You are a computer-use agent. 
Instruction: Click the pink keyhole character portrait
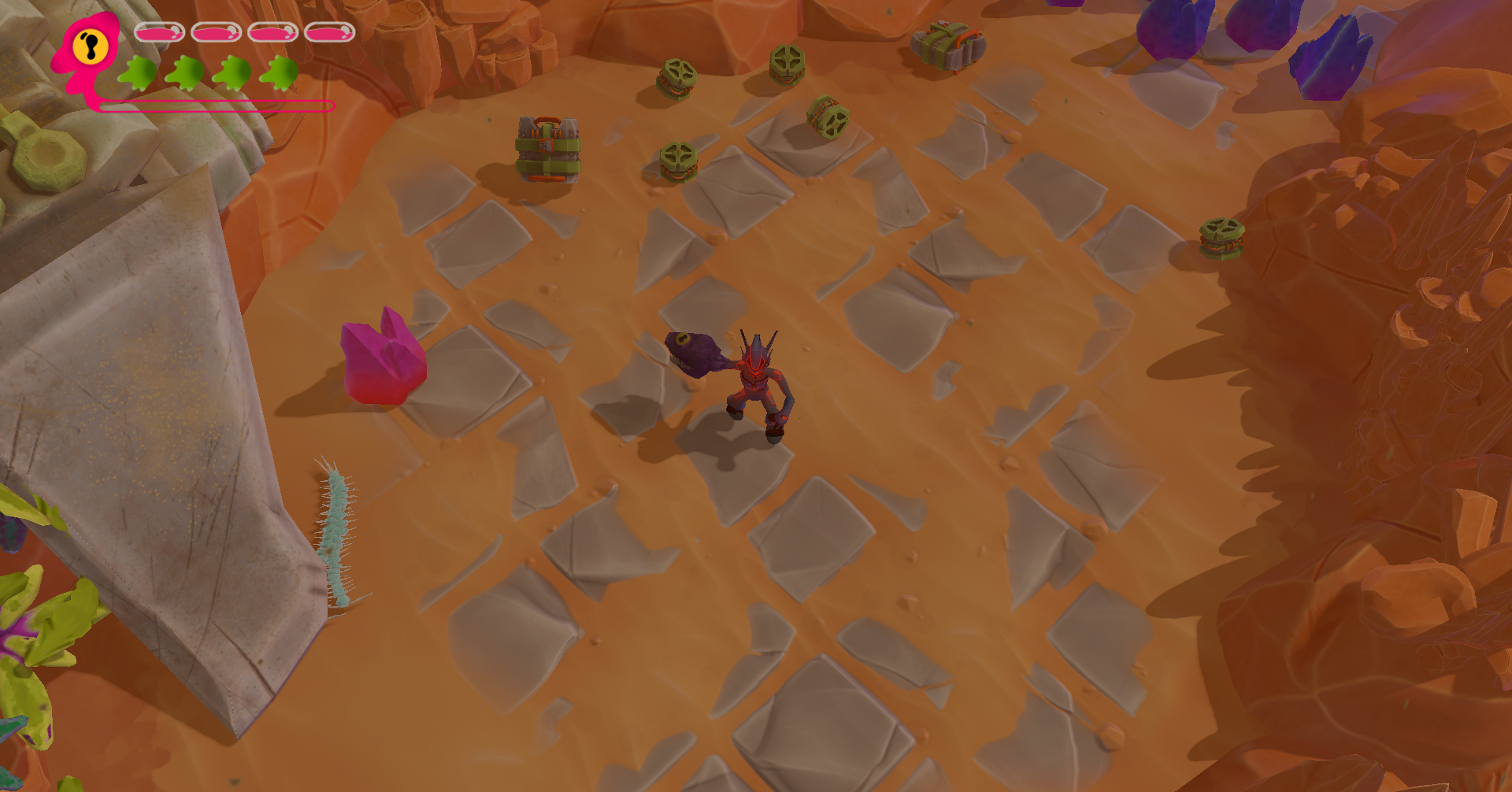click(x=88, y=49)
